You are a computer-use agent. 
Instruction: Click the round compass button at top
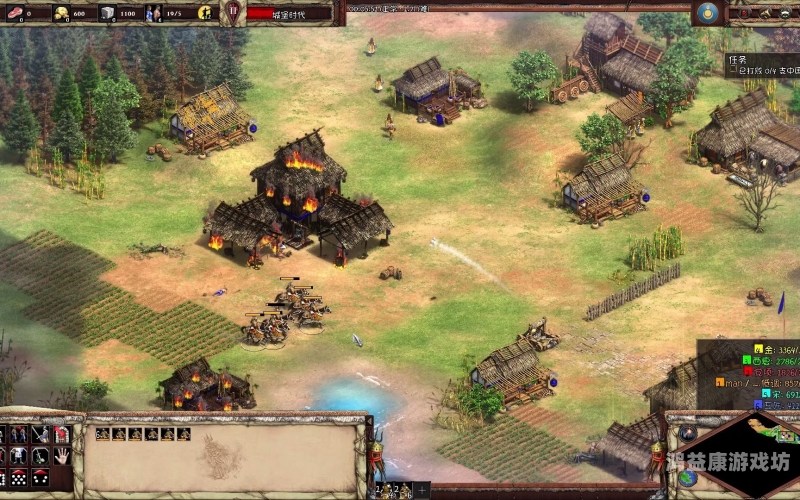pyautogui.click(x=708, y=13)
